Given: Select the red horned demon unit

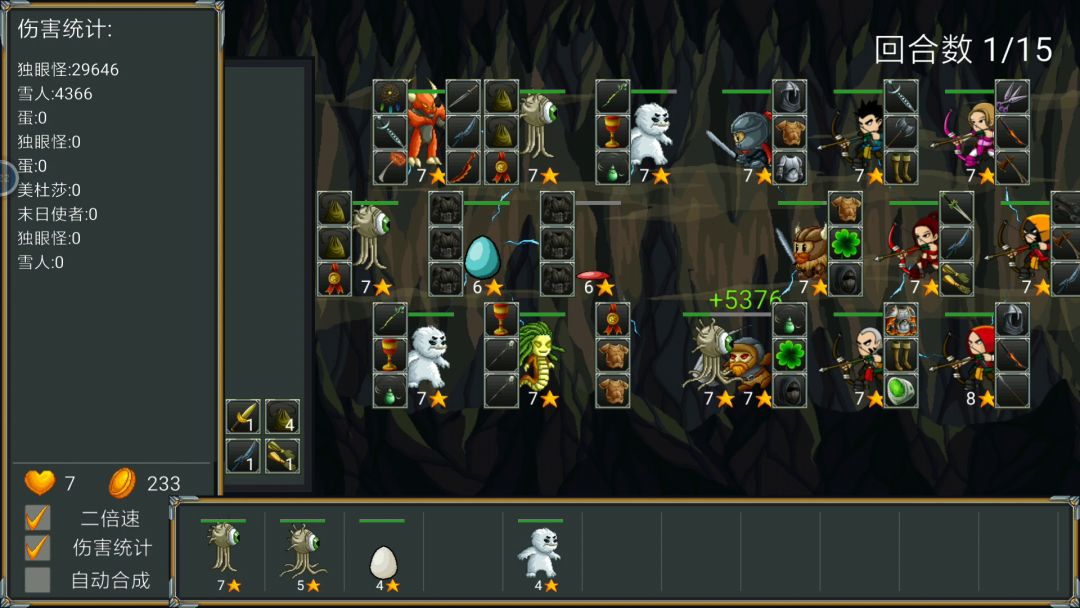Looking at the screenshot, I should point(425,128).
